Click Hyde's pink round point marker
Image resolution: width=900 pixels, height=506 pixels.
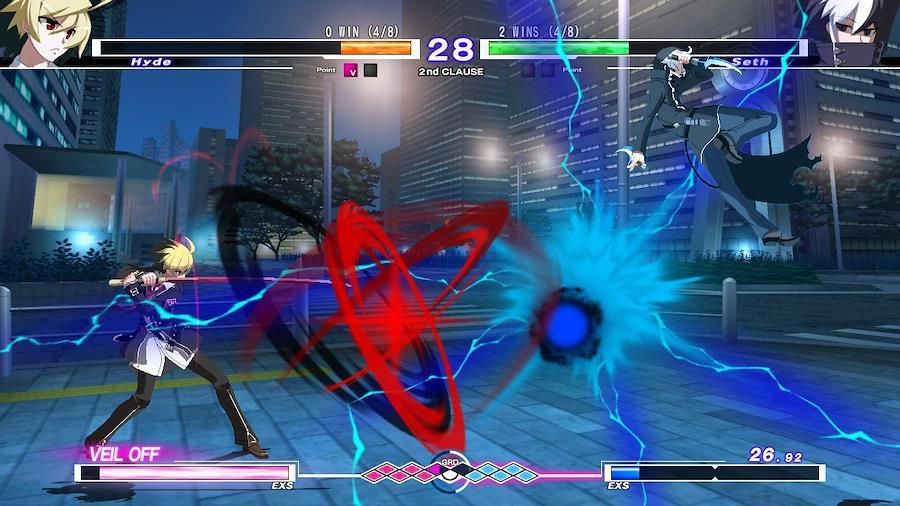click(351, 70)
